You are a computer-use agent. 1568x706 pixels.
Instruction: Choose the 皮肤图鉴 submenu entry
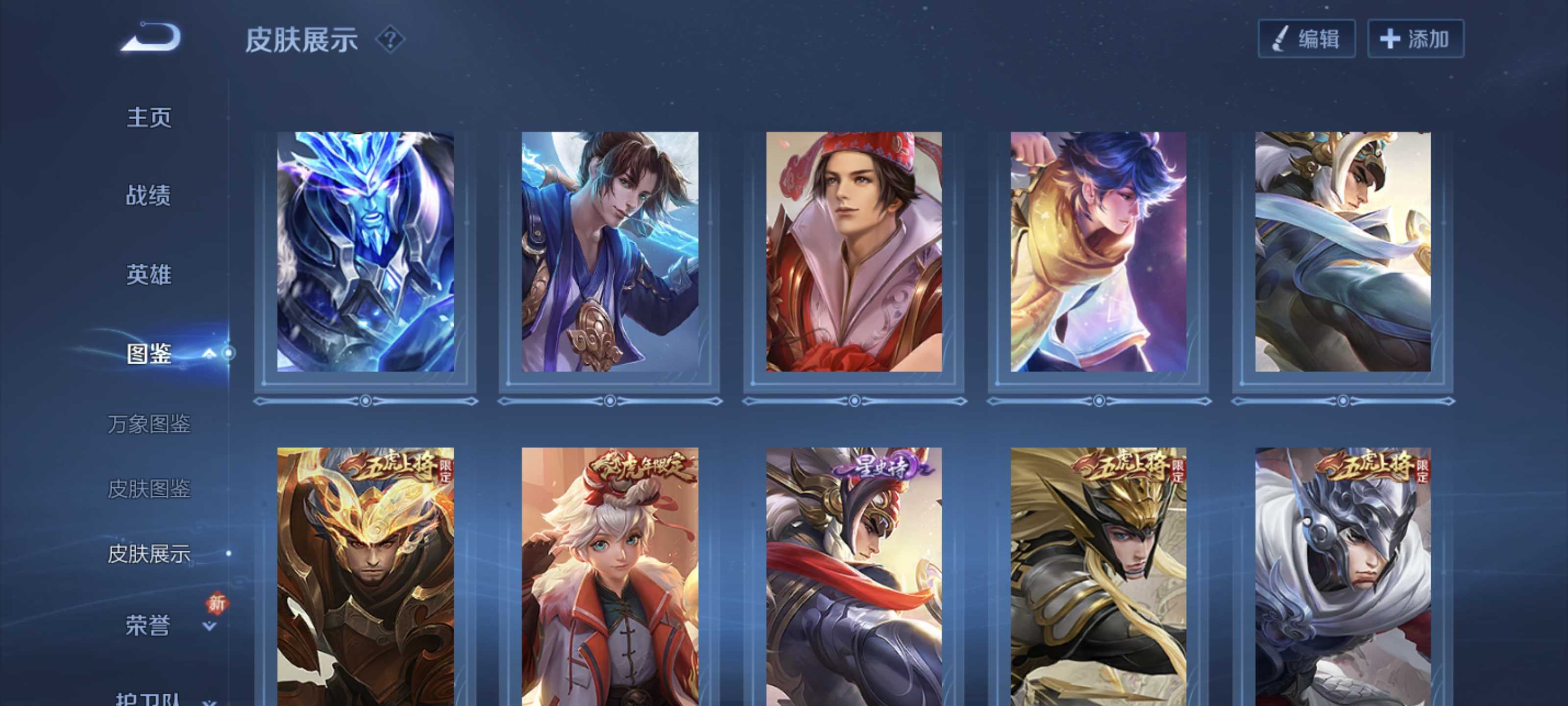(149, 488)
